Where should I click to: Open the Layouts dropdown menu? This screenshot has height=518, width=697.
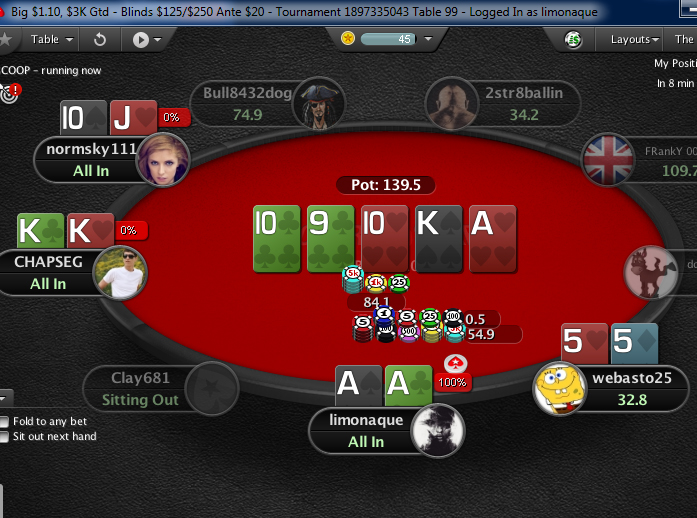point(635,40)
